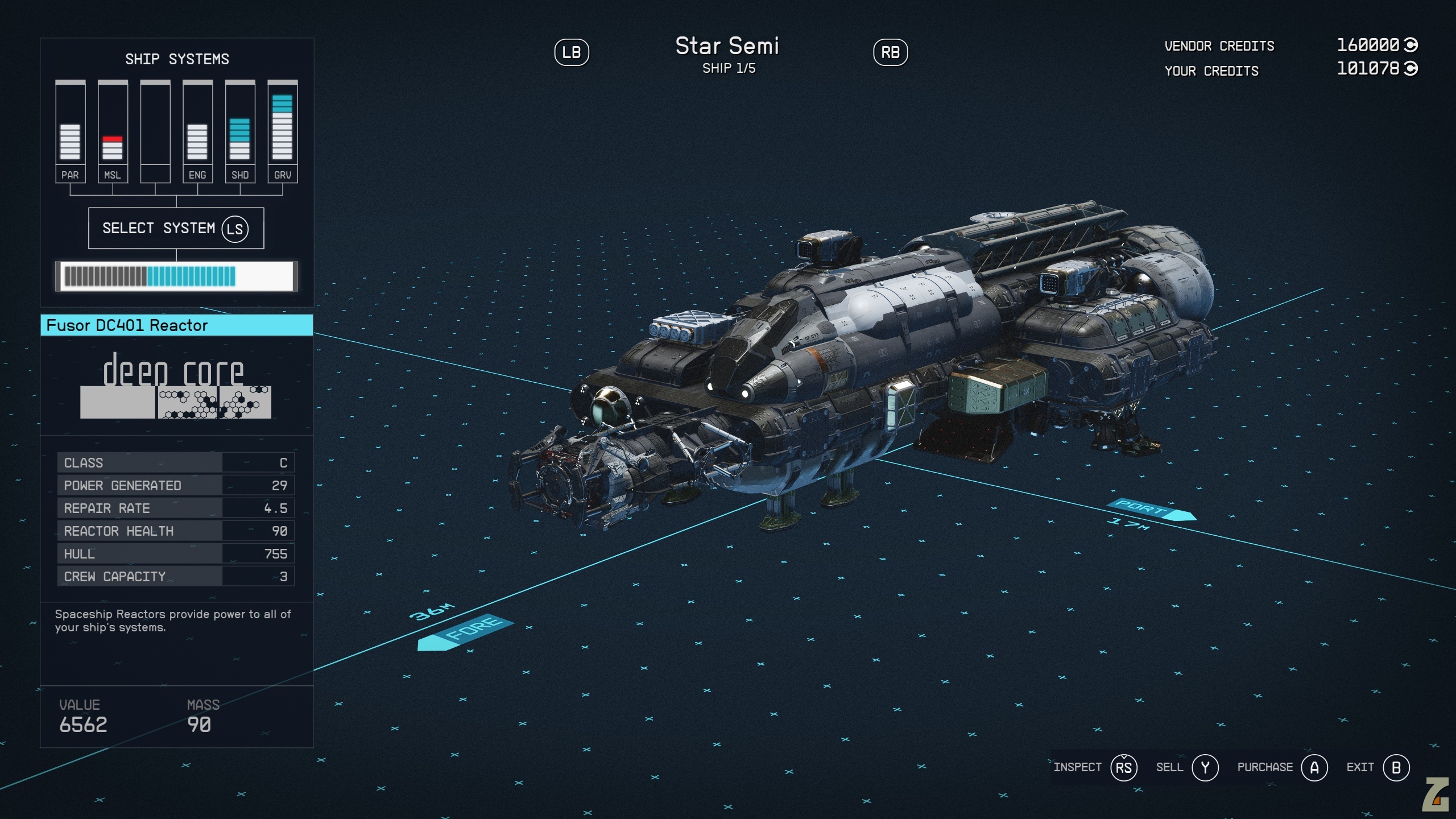
Task: Choose the GRV grav drive column
Action: [283, 132]
